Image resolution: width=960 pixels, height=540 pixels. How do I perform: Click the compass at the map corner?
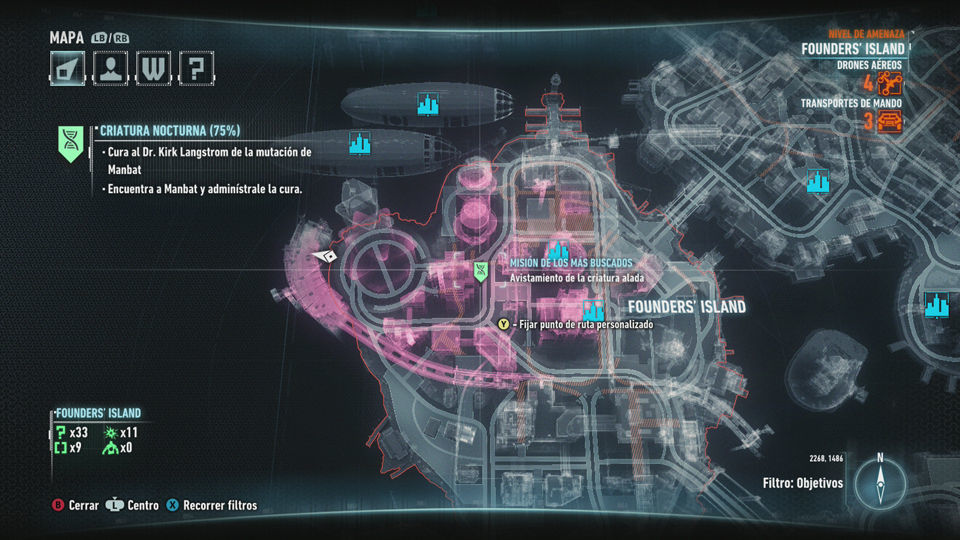(x=880, y=484)
